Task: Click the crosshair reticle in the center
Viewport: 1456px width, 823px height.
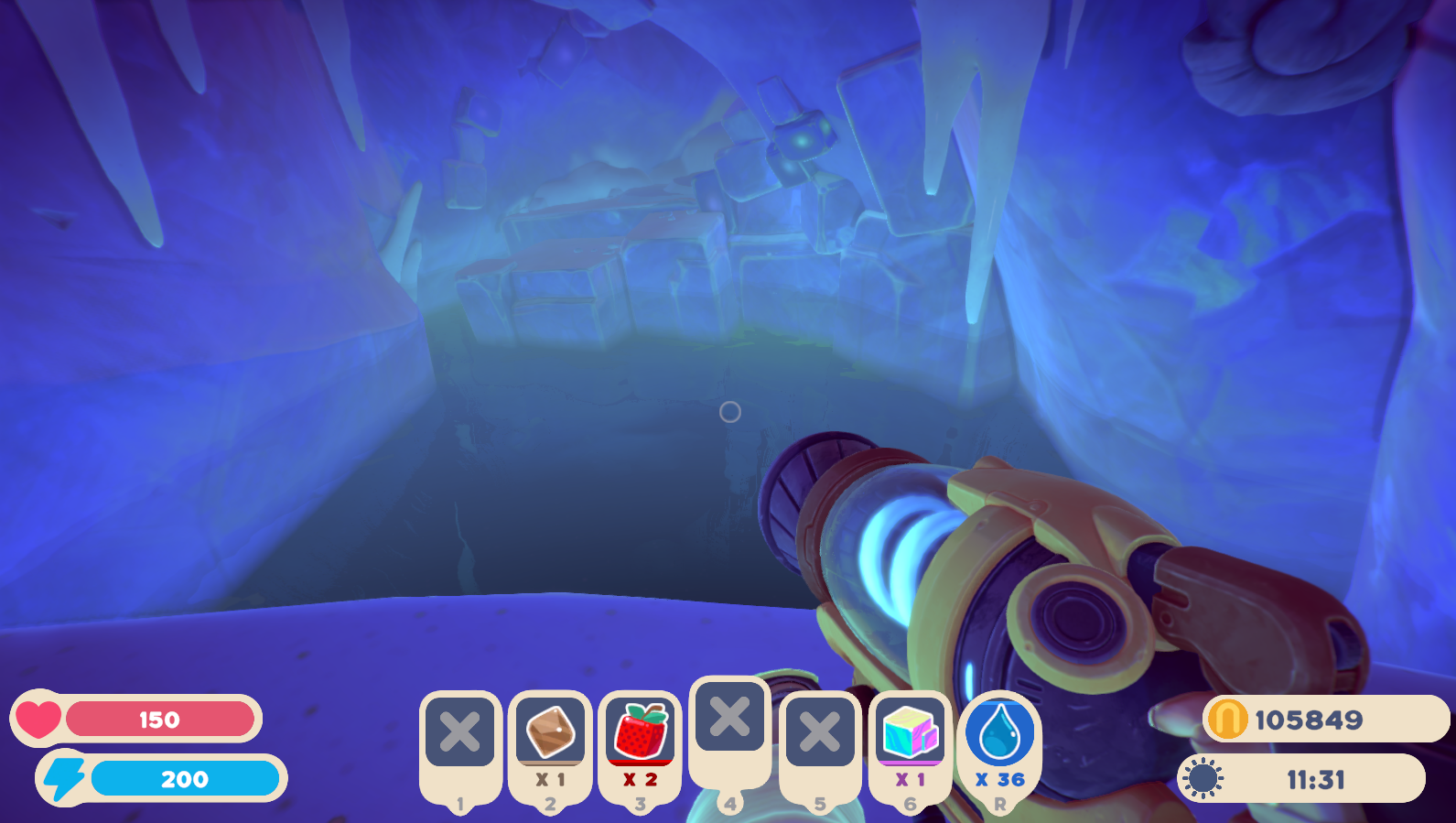Action: pyautogui.click(x=729, y=413)
